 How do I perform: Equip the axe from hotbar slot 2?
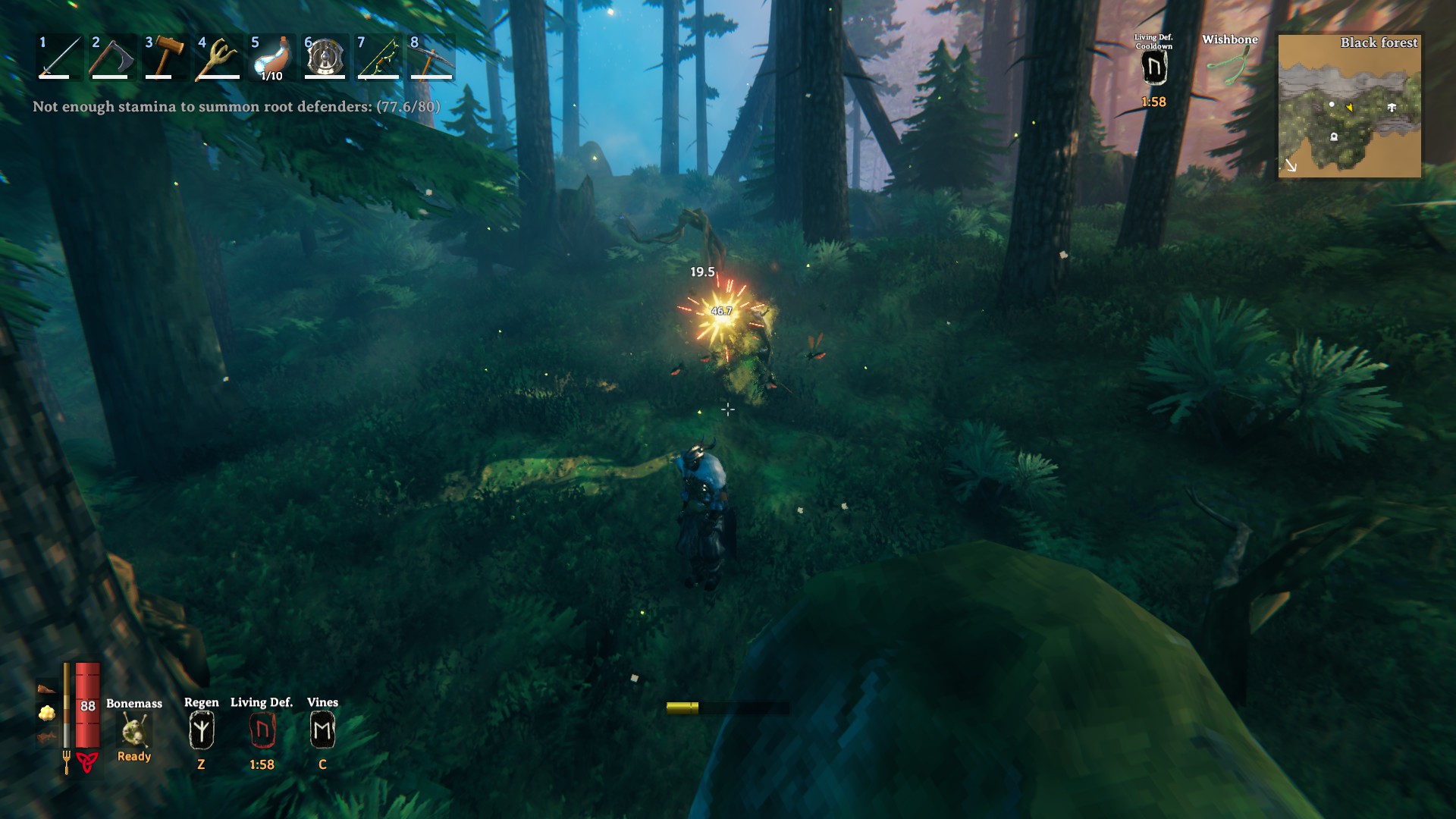point(112,57)
